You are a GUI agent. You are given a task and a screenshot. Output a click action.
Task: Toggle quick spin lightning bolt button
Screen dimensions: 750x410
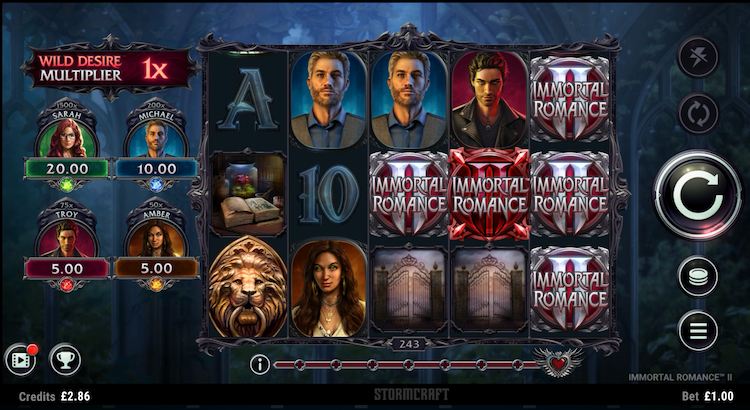click(698, 56)
